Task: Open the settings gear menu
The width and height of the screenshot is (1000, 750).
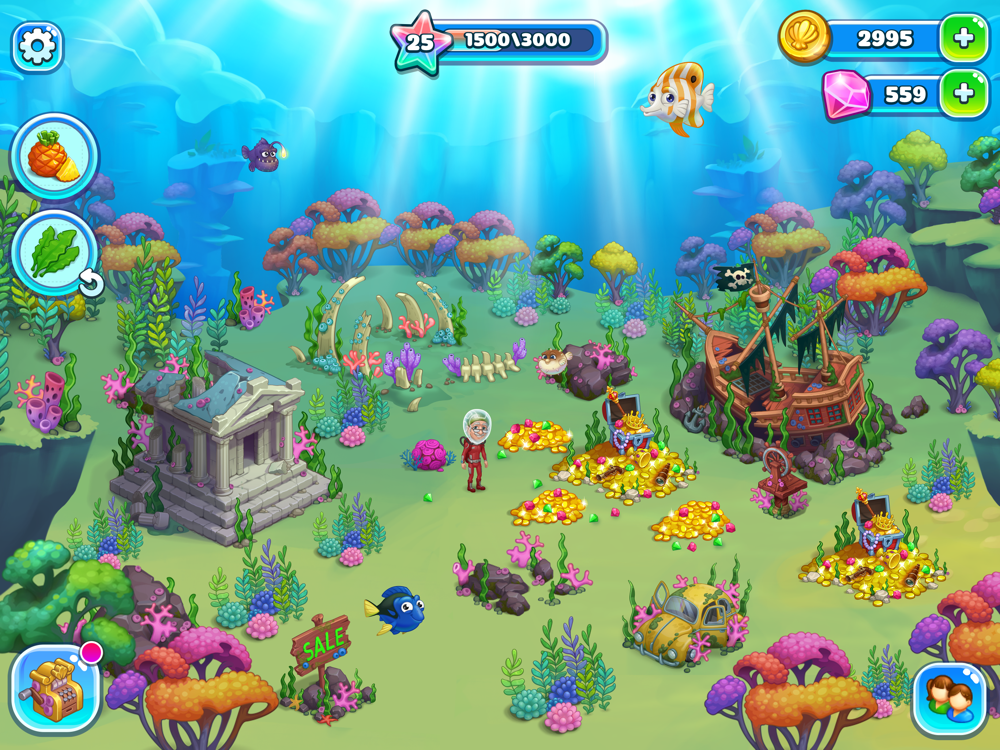Action: 38,46
